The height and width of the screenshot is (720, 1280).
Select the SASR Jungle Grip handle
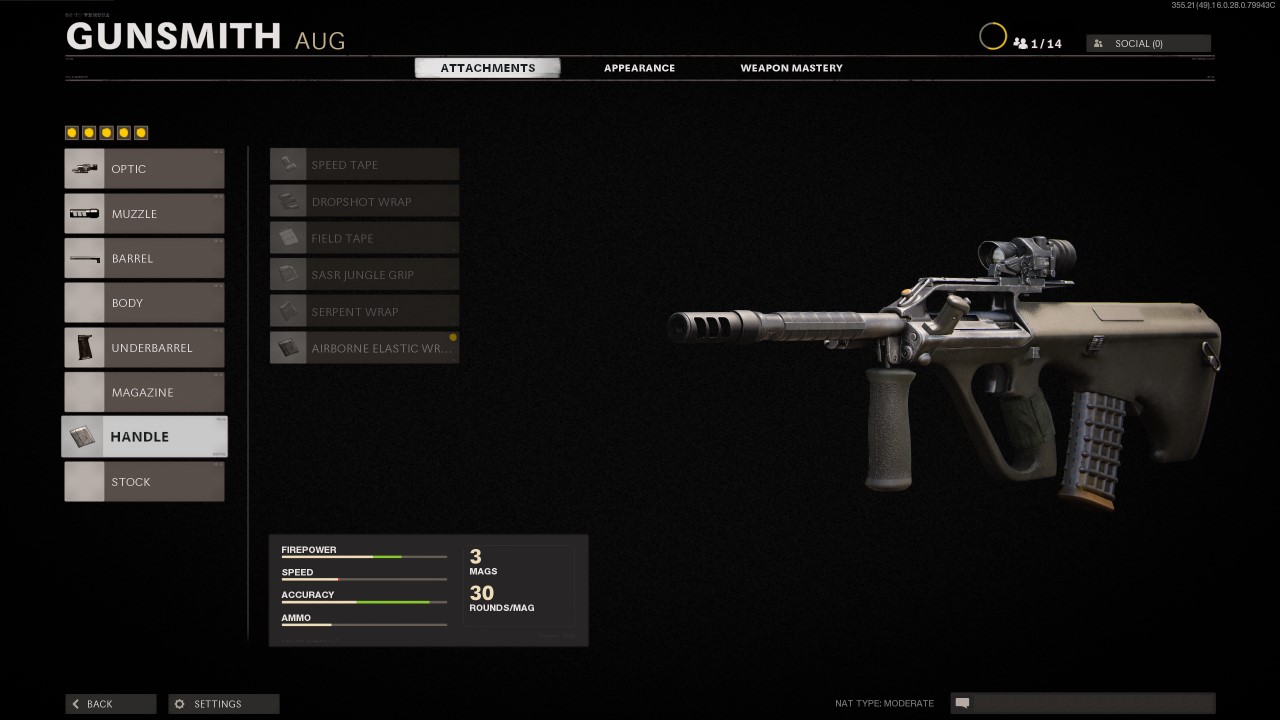point(364,275)
